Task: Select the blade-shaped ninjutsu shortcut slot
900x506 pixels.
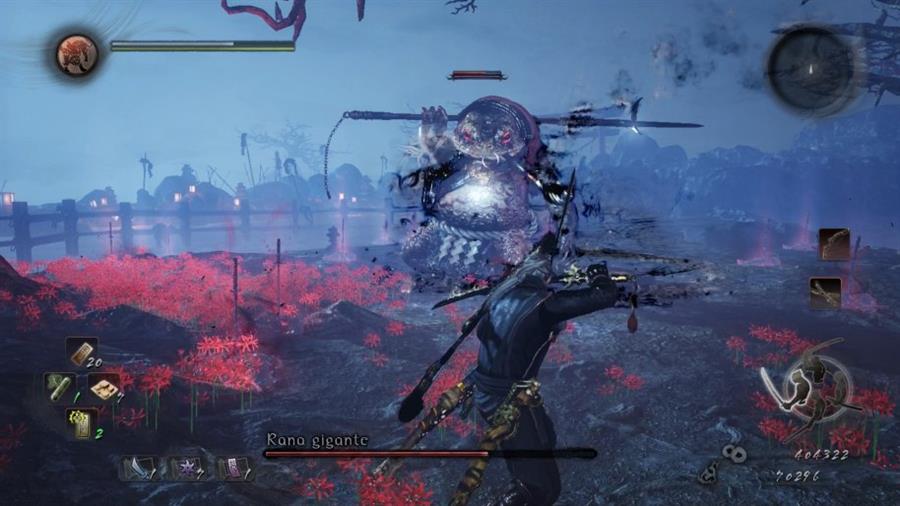Action: 137,468
